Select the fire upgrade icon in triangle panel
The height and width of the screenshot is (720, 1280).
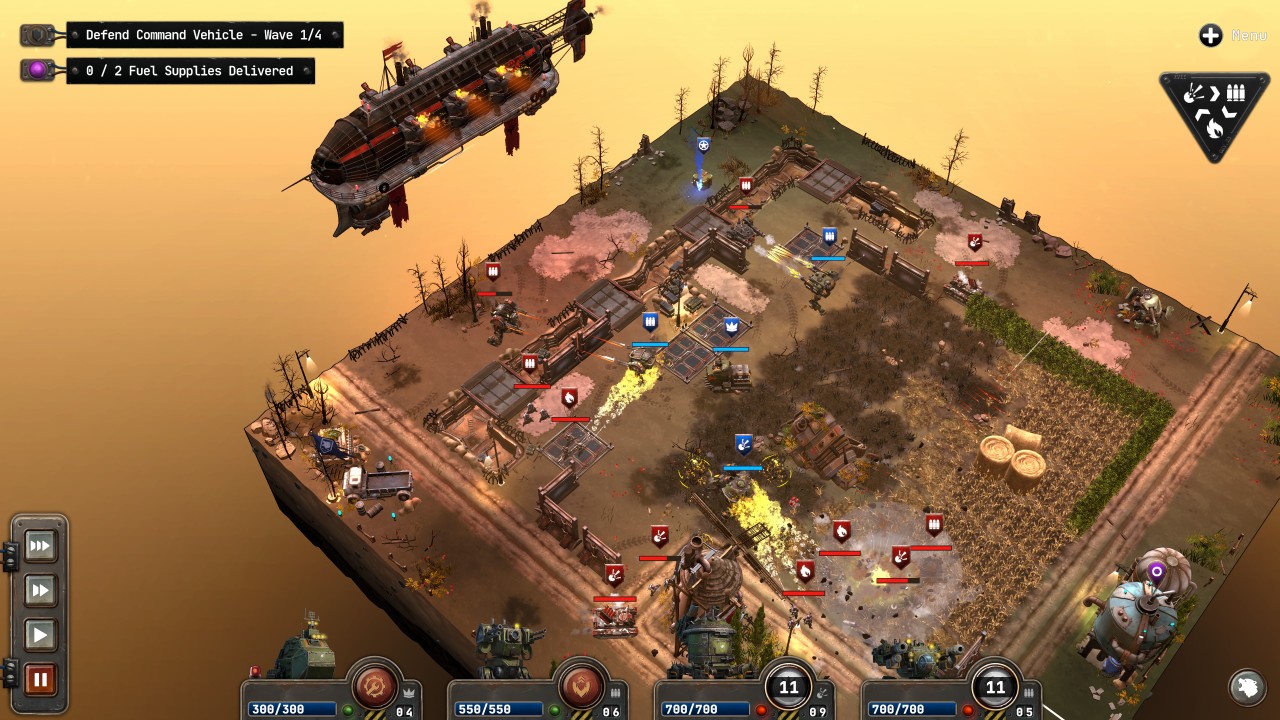coord(1214,128)
